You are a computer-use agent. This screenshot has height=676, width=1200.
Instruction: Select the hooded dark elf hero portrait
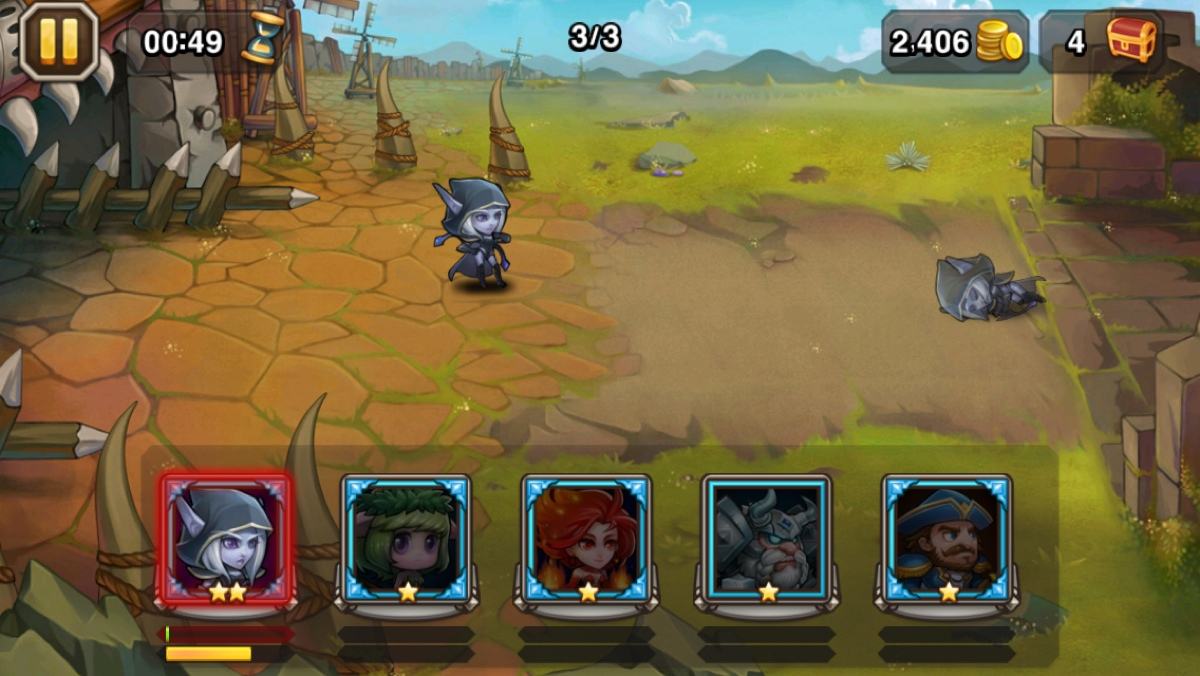pos(225,540)
